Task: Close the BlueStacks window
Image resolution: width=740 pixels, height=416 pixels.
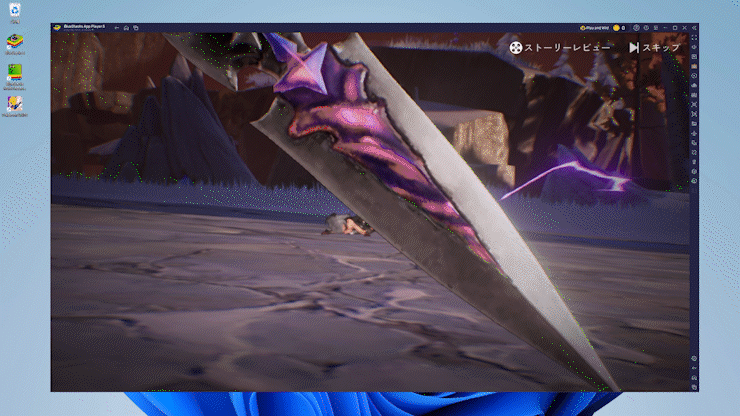Action: pyautogui.click(x=683, y=28)
